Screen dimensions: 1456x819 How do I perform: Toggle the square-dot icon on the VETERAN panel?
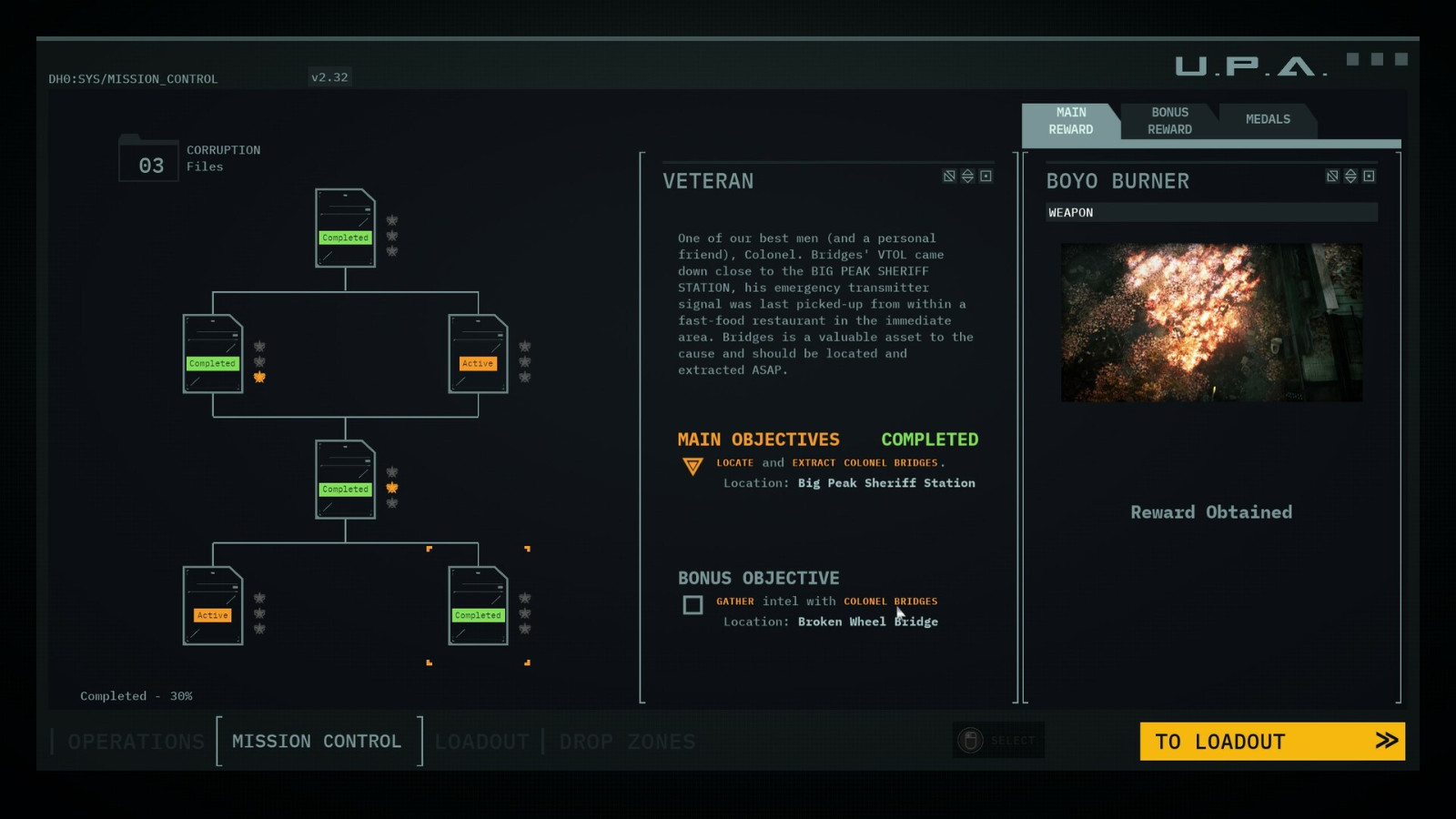coord(986,177)
